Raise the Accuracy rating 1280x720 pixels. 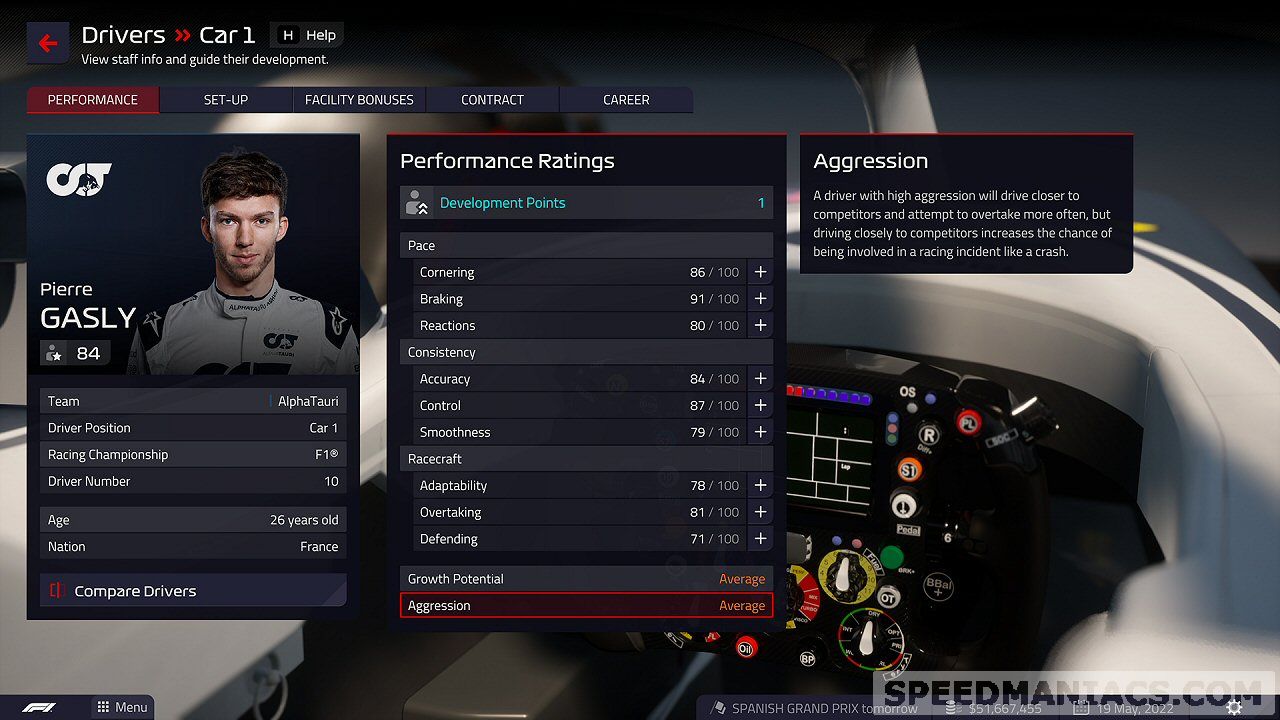point(760,379)
